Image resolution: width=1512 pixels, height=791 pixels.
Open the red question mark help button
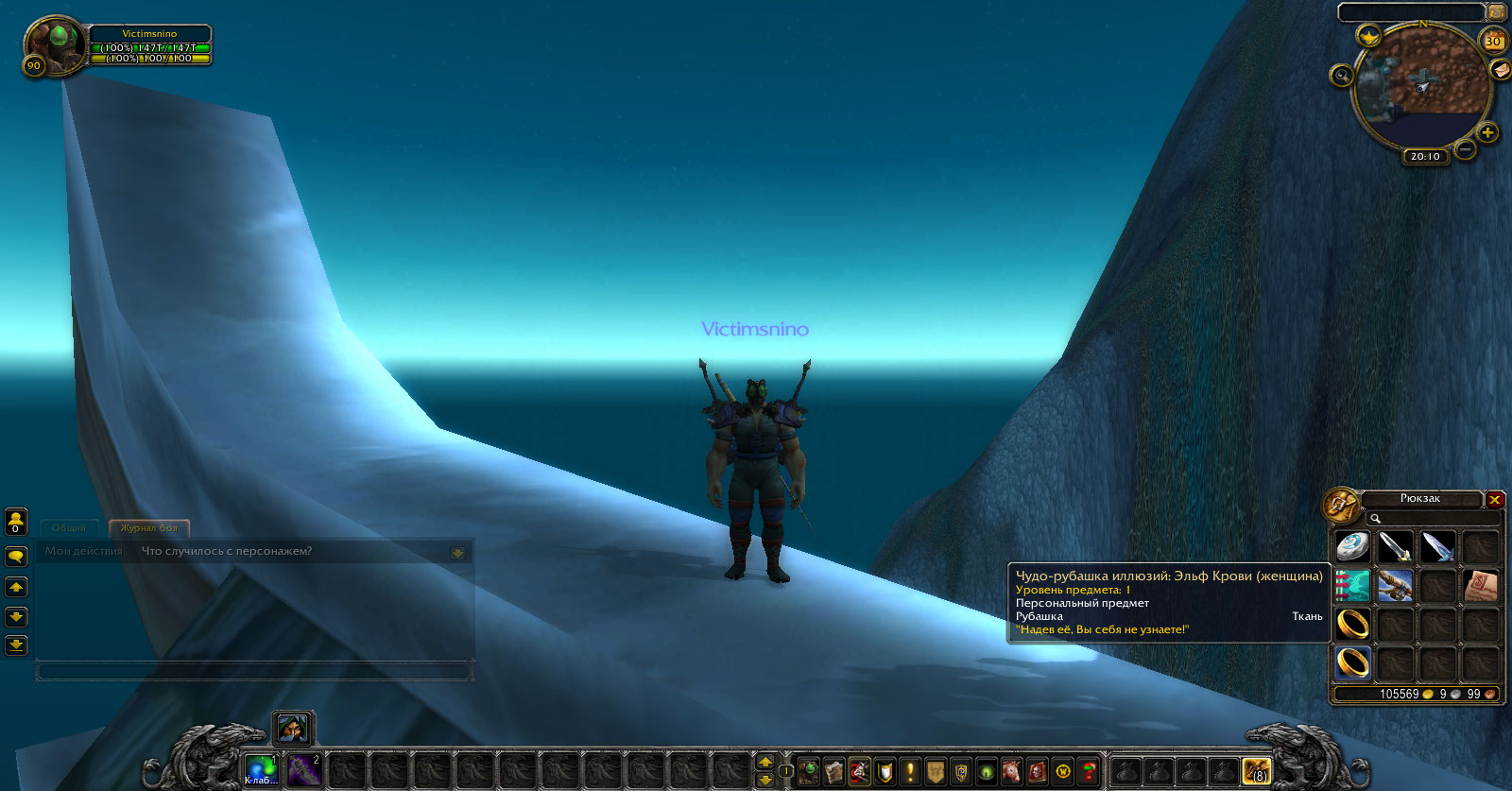click(x=1089, y=771)
